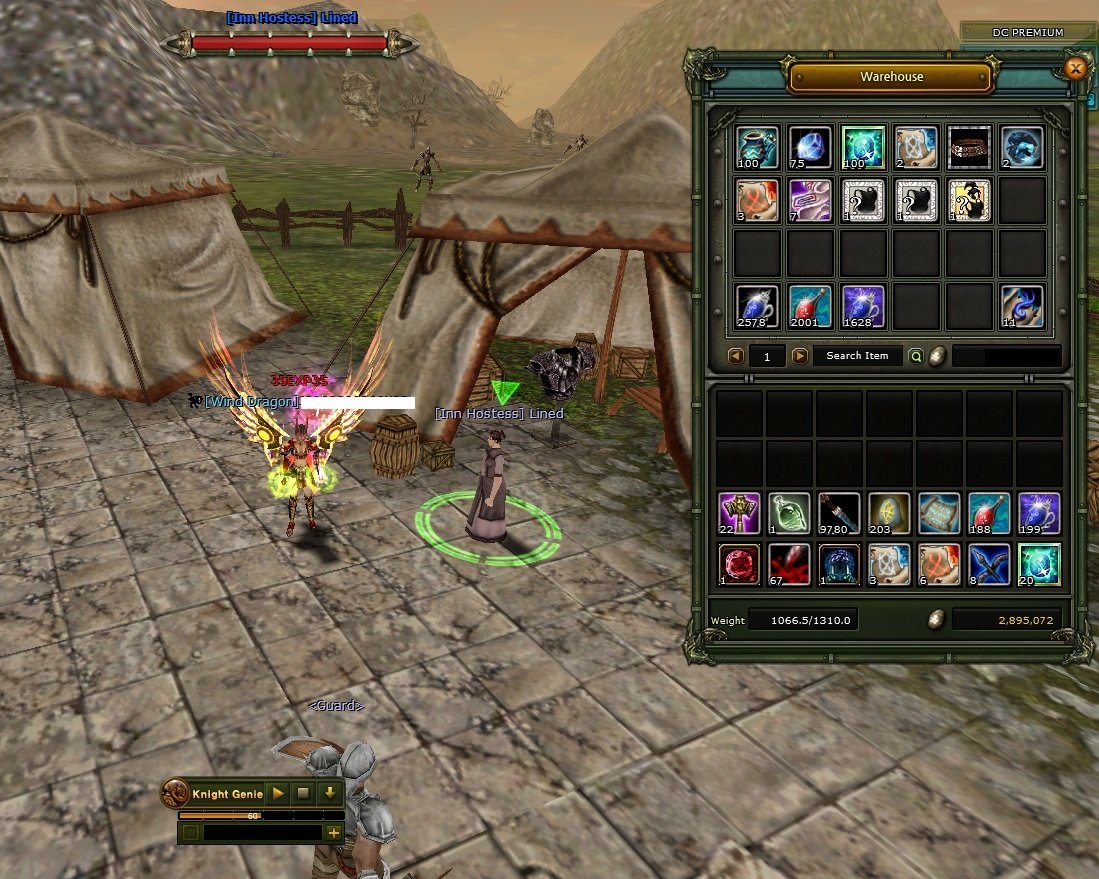1099x879 pixels.
Task: Select the crossed arrows stack of 8
Action: 989,564
